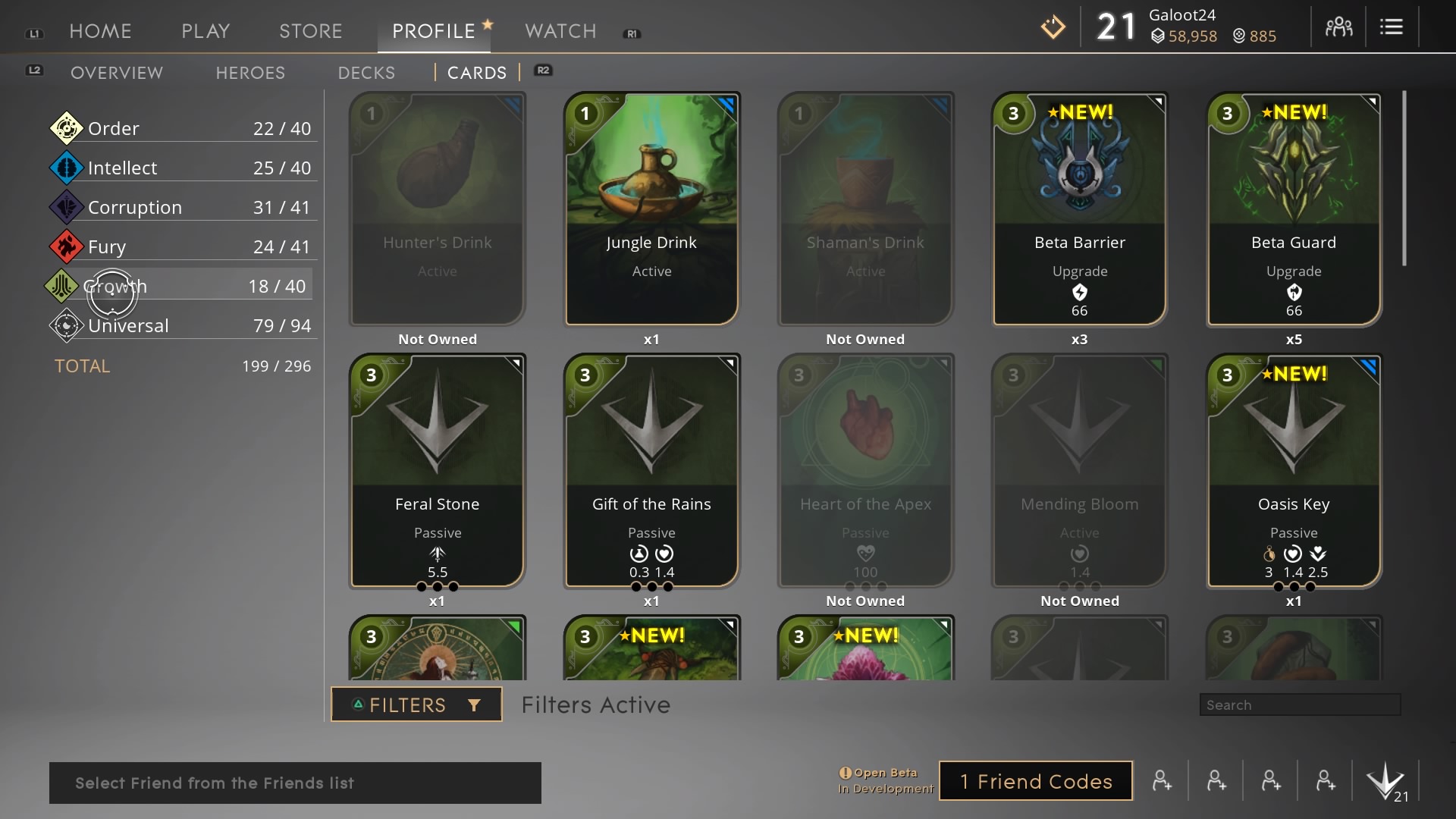View the Gift of the Rains card

point(651,470)
